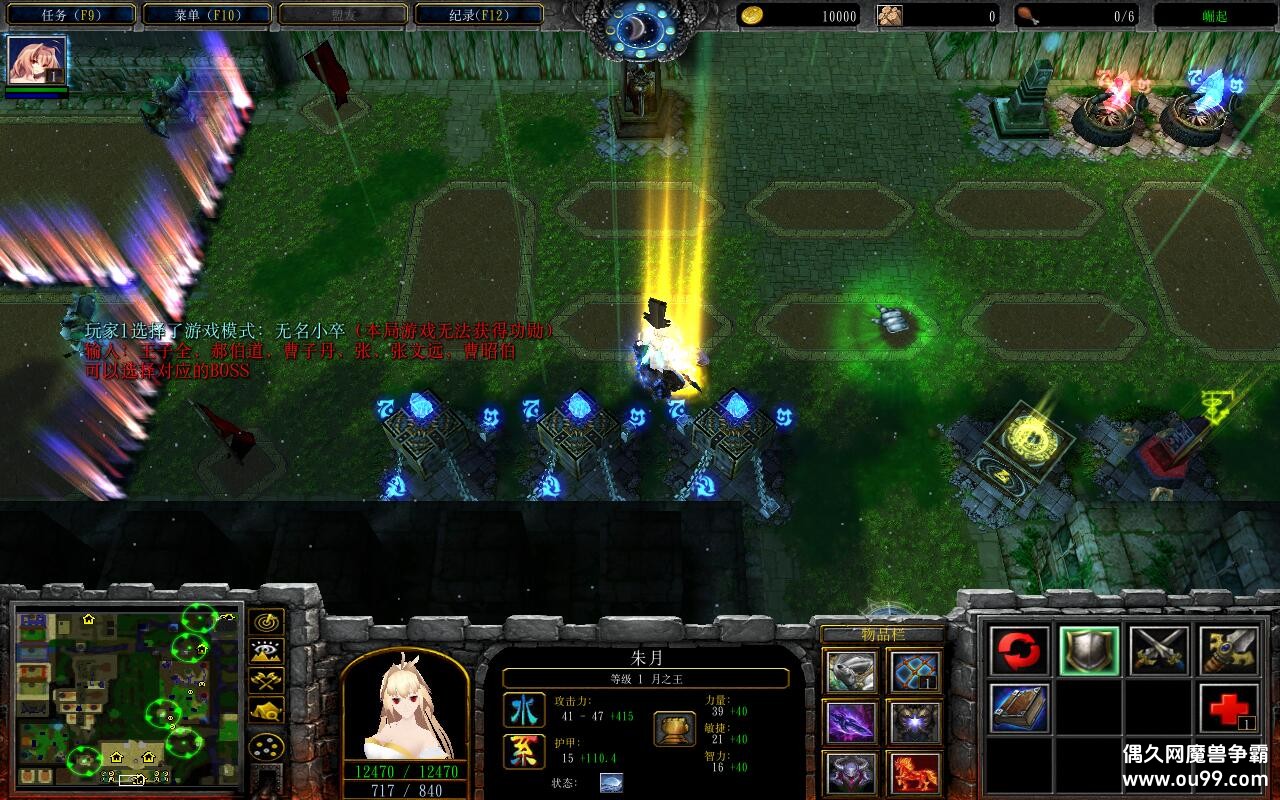Open the 任务 (F9) quests menu
This screenshot has height=800, width=1280.
coord(69,15)
